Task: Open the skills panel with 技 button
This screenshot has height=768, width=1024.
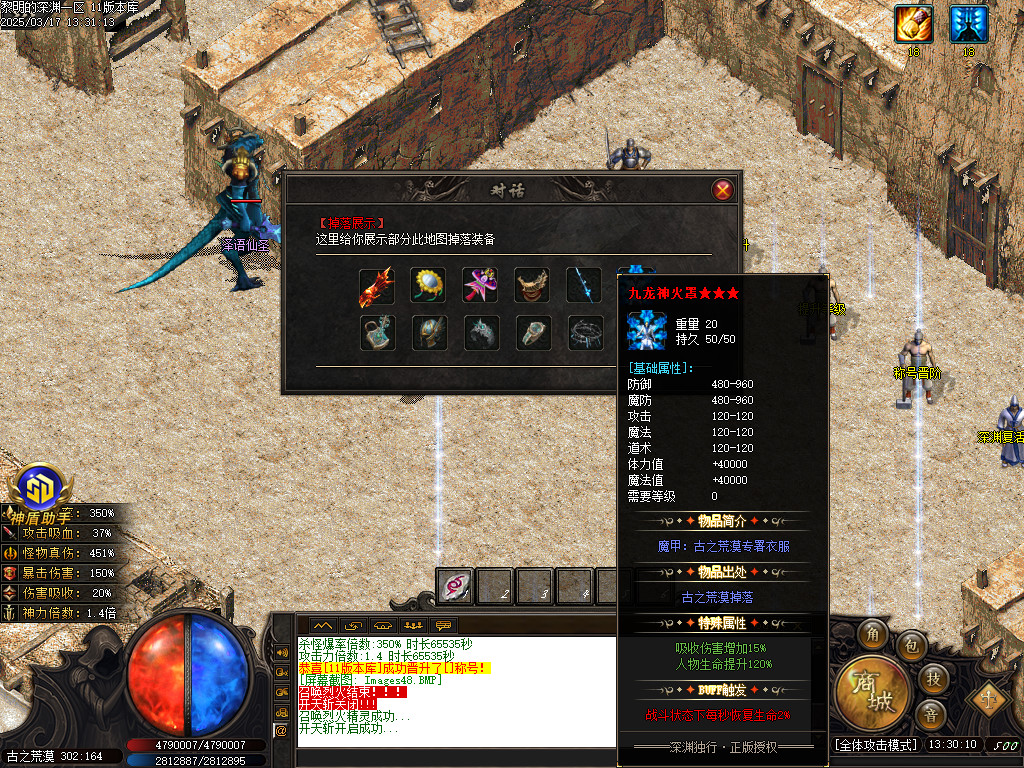Action: click(x=932, y=679)
